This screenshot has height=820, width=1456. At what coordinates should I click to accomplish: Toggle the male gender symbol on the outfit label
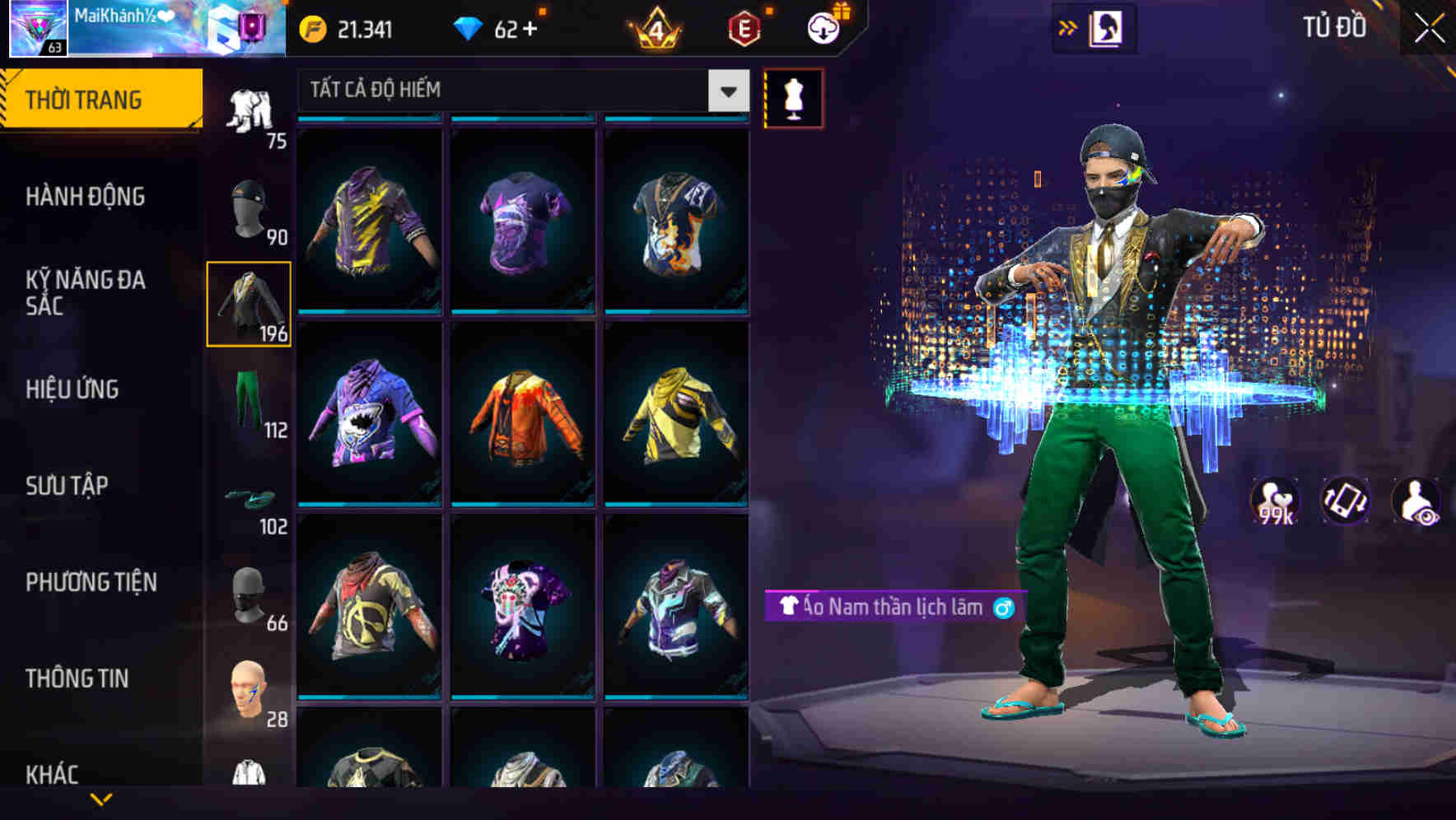pos(1001,608)
